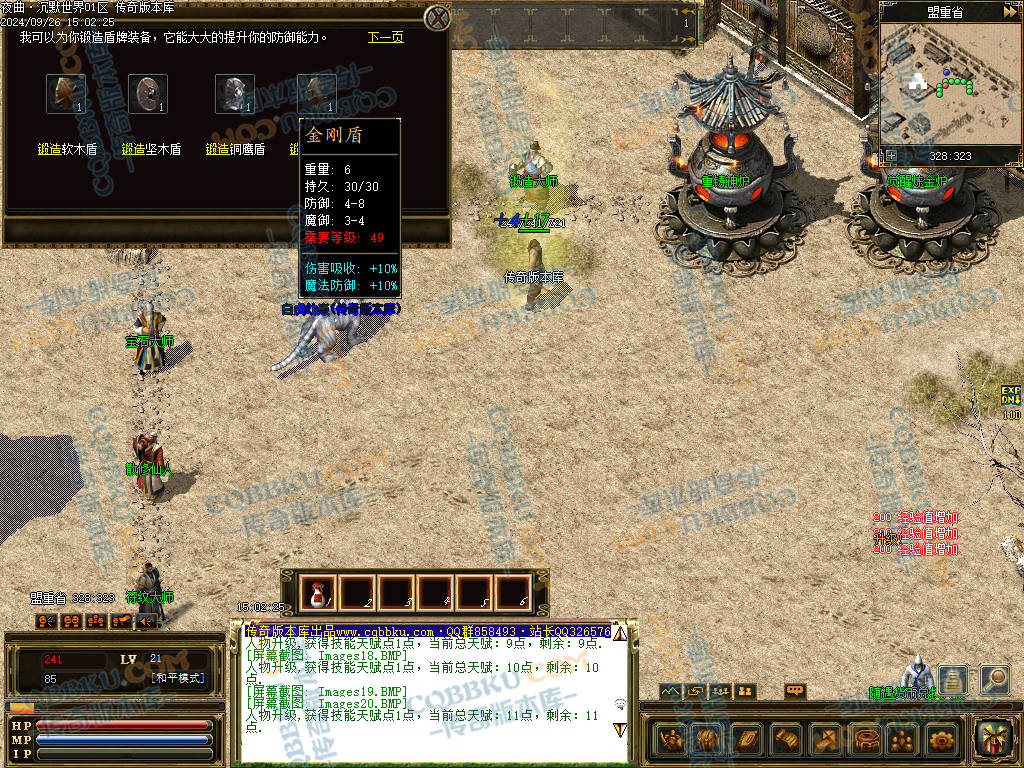Go to next page link 下一页
This screenshot has width=1024, height=768.
coord(385,37)
